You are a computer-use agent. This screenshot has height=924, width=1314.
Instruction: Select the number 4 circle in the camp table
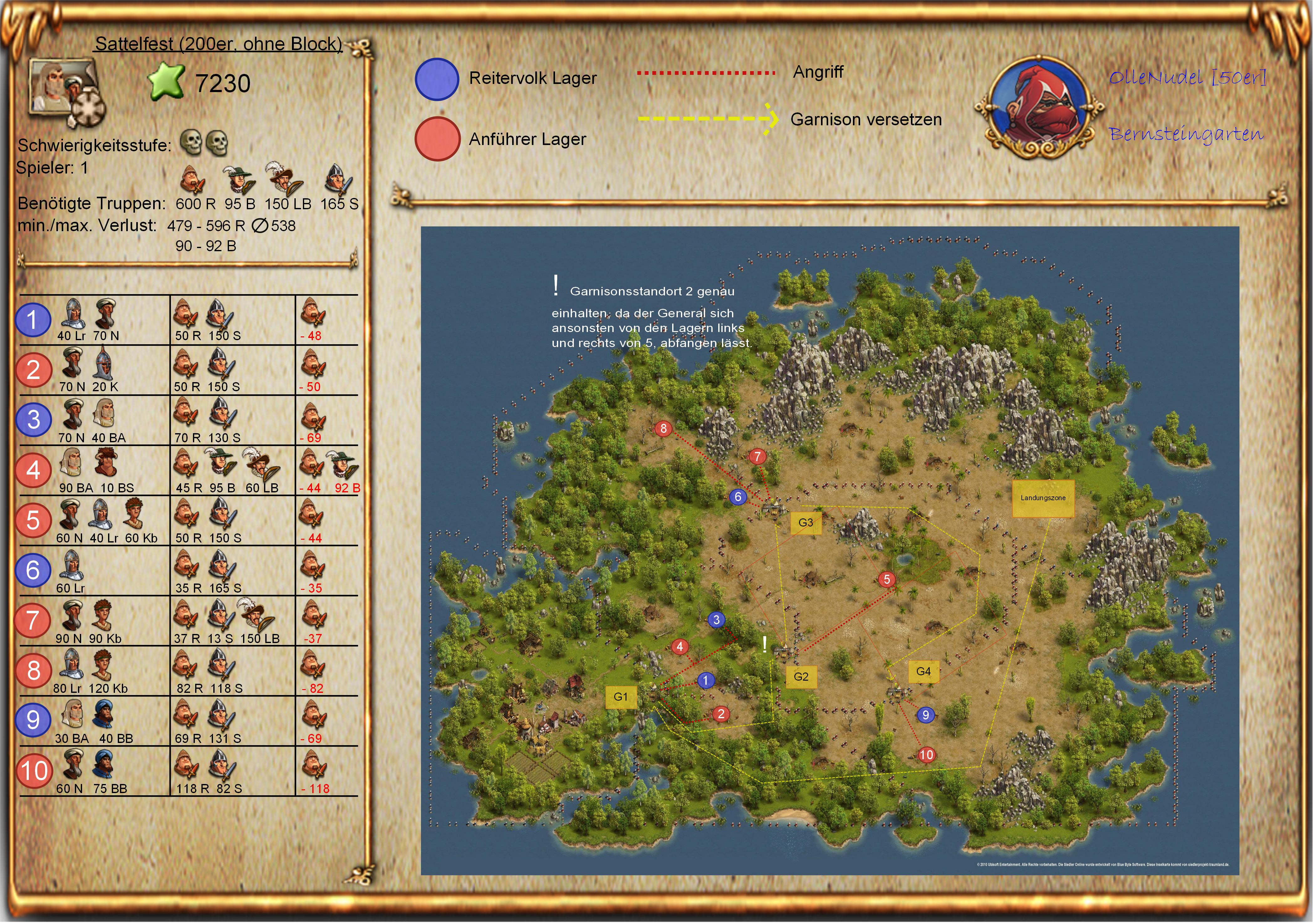point(33,470)
